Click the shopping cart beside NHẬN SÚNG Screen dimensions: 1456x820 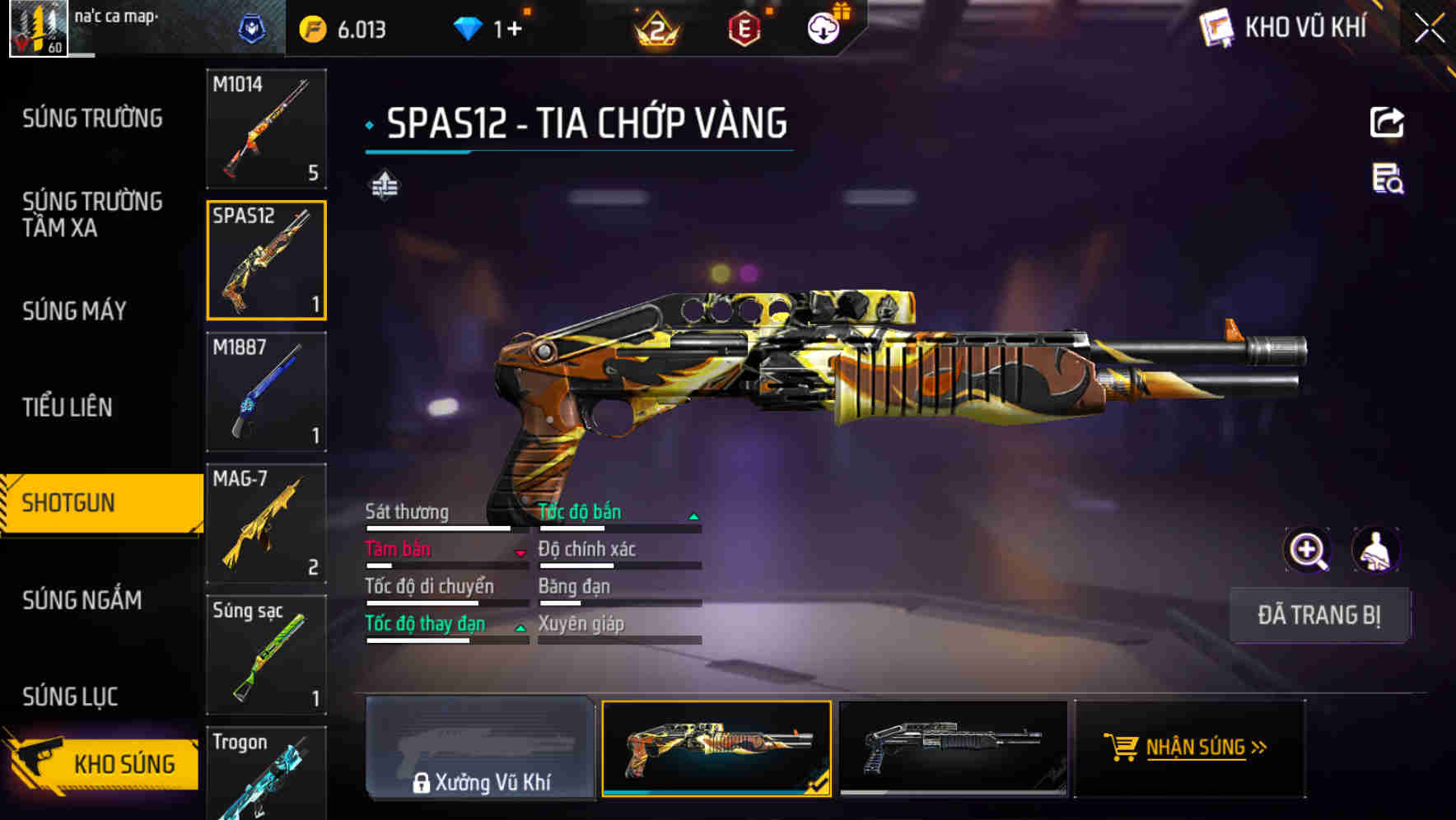(1120, 748)
